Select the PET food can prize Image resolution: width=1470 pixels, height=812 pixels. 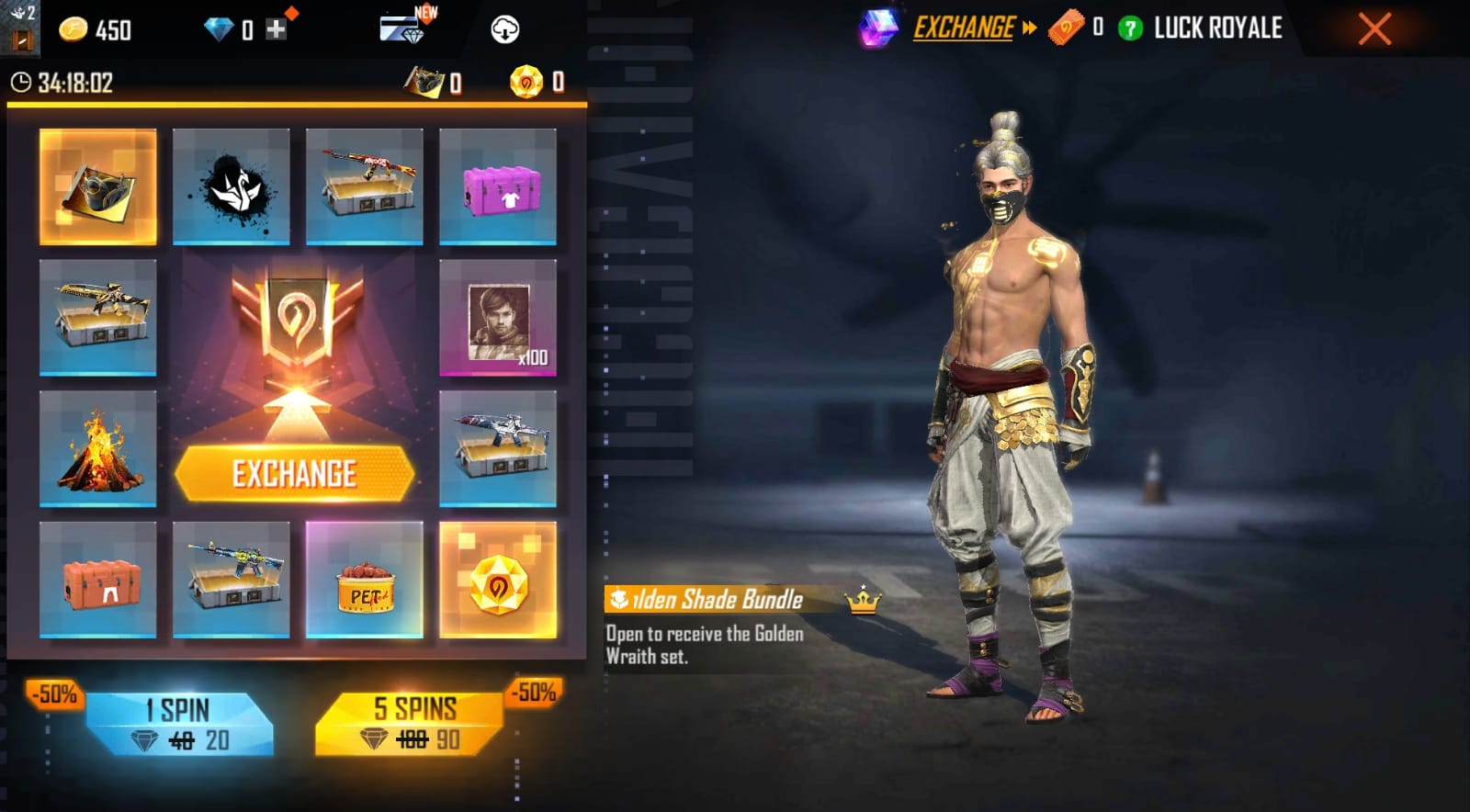(366, 579)
